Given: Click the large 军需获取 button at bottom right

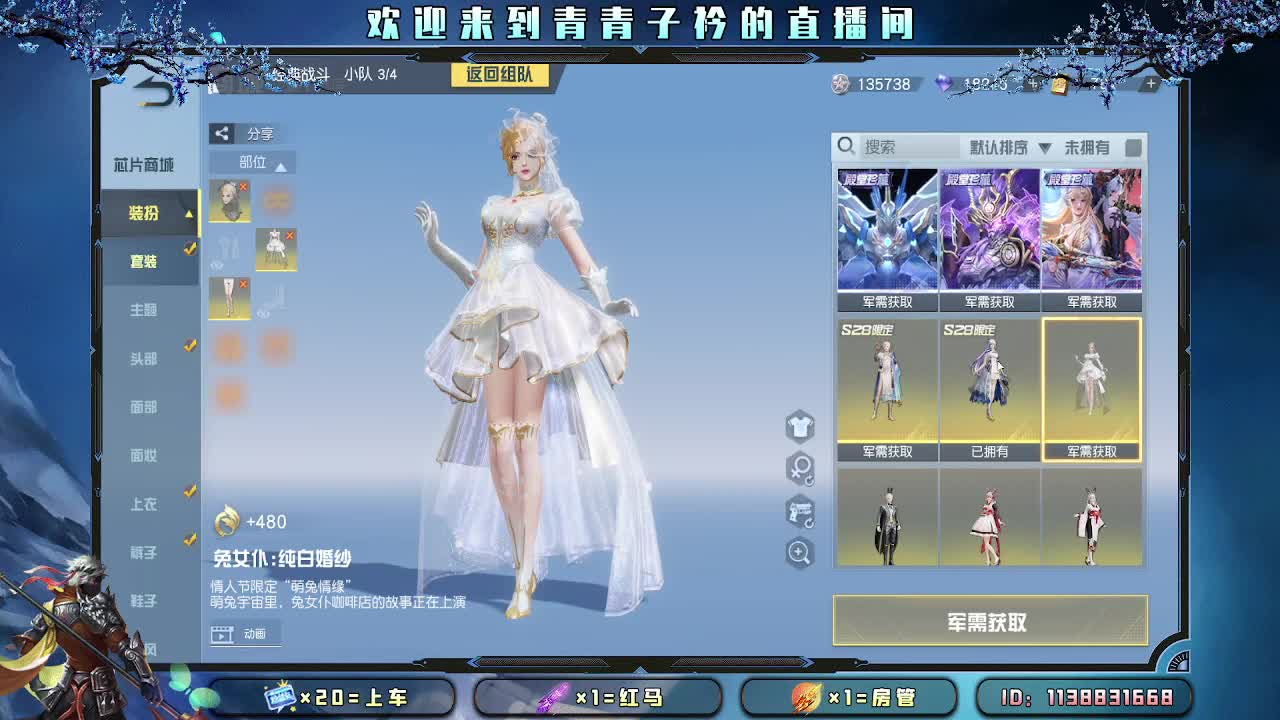Looking at the screenshot, I should point(989,620).
